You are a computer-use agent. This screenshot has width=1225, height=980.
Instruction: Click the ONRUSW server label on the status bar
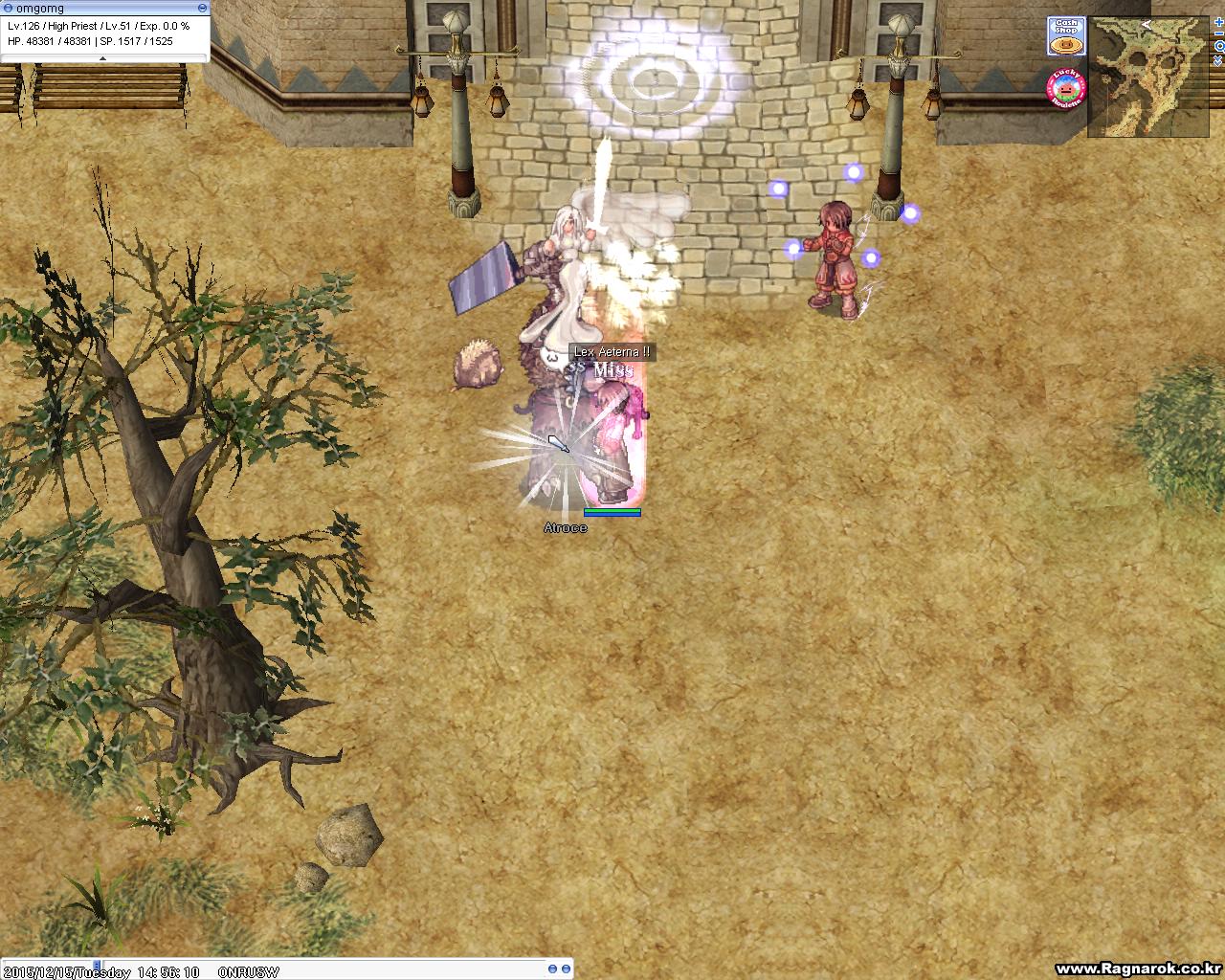point(251,971)
